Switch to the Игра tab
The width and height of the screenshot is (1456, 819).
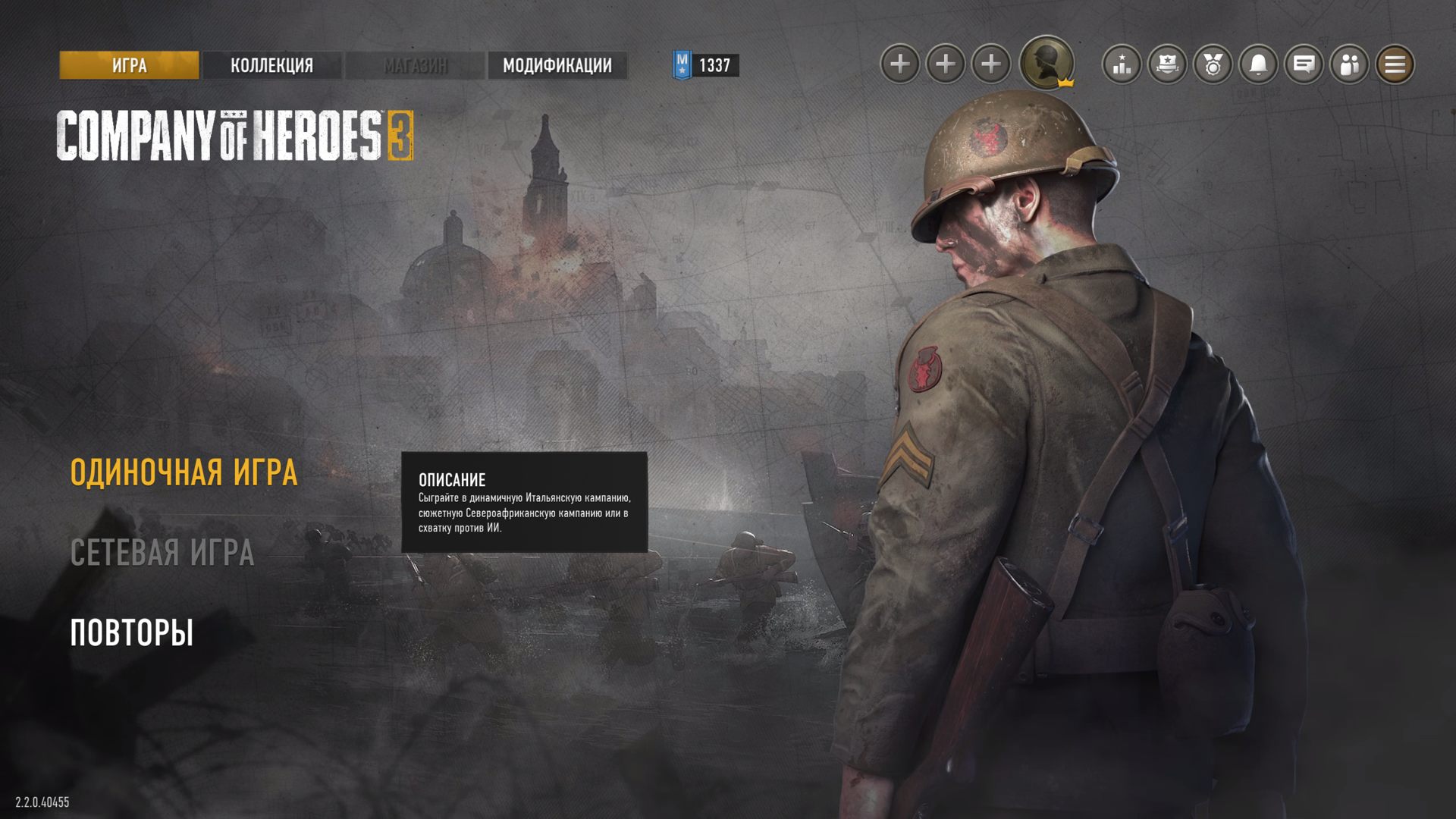pyautogui.click(x=129, y=65)
